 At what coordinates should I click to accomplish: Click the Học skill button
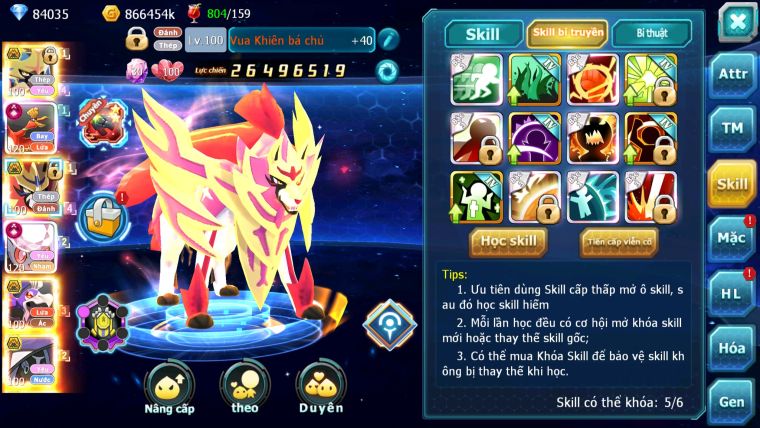(509, 241)
